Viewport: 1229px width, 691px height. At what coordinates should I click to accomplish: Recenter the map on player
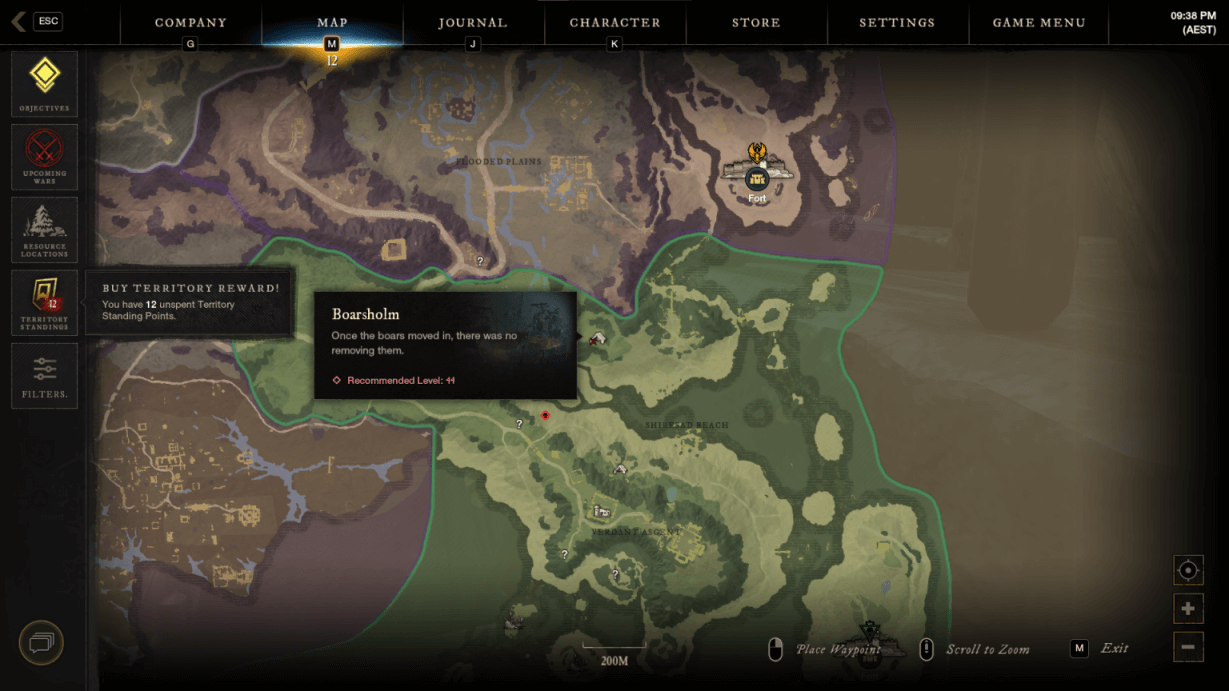click(x=1188, y=570)
